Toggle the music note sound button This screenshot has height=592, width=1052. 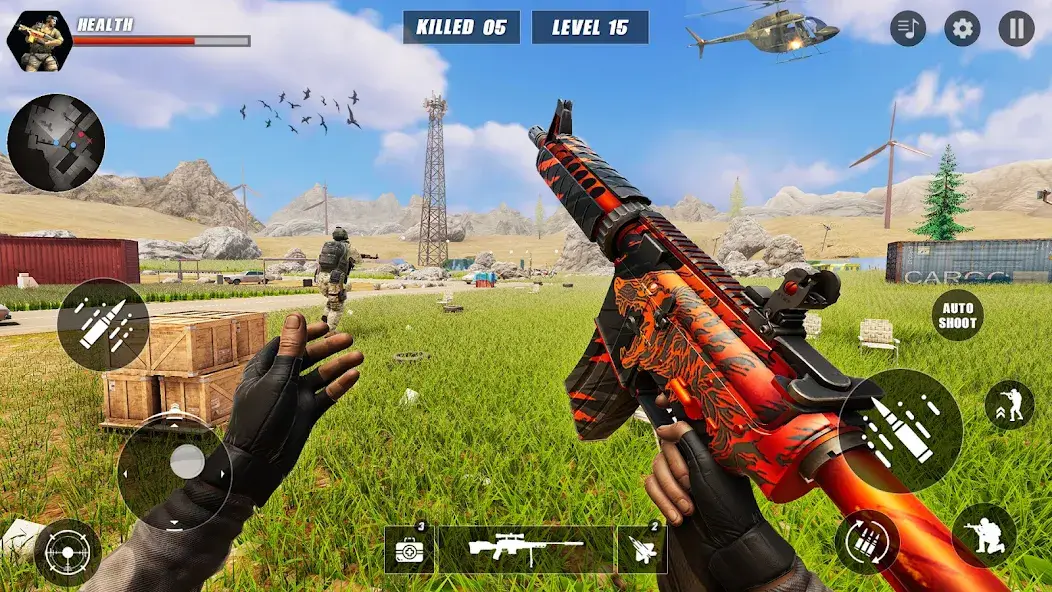[908, 29]
